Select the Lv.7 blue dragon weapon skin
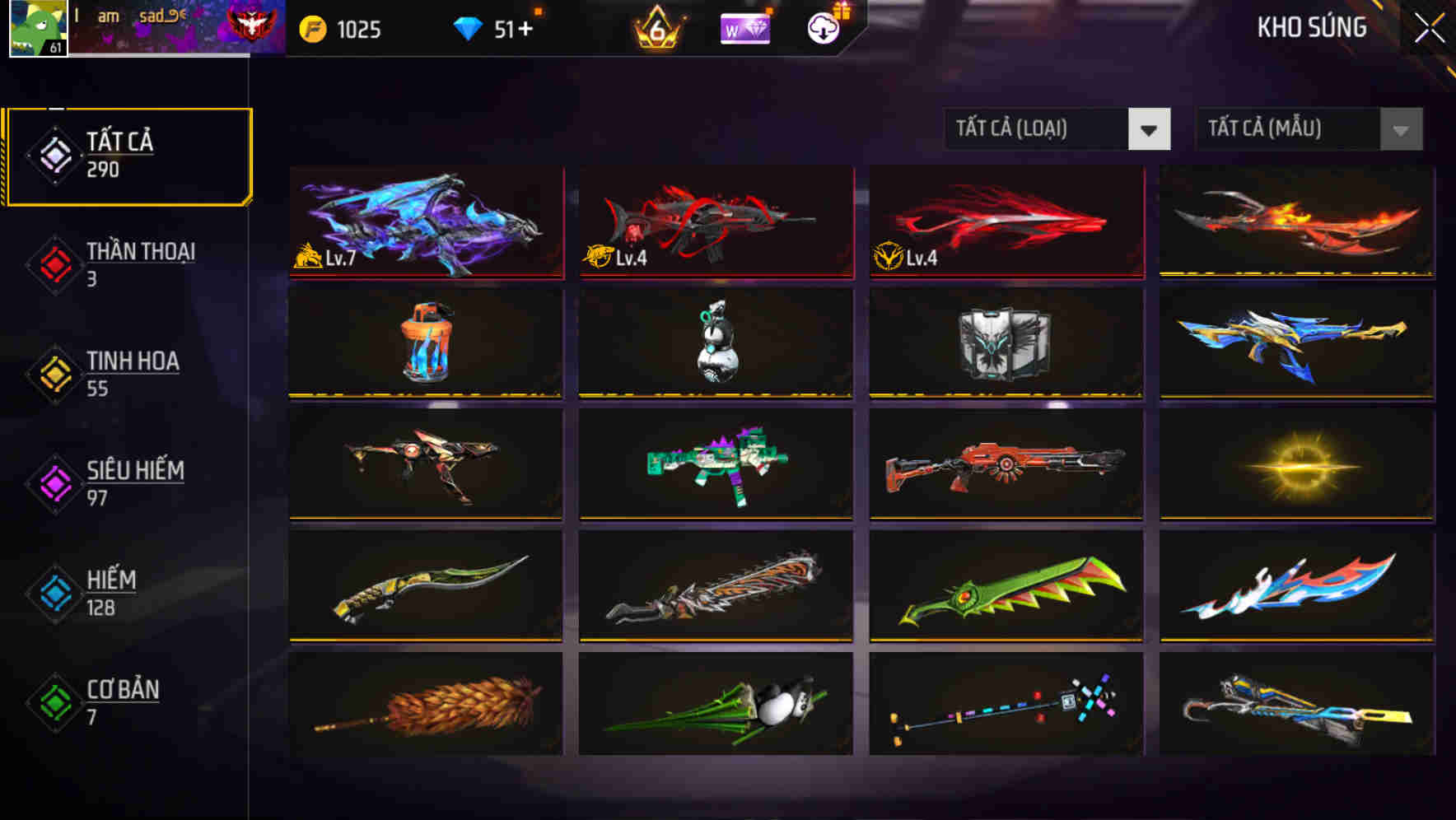 tap(425, 222)
